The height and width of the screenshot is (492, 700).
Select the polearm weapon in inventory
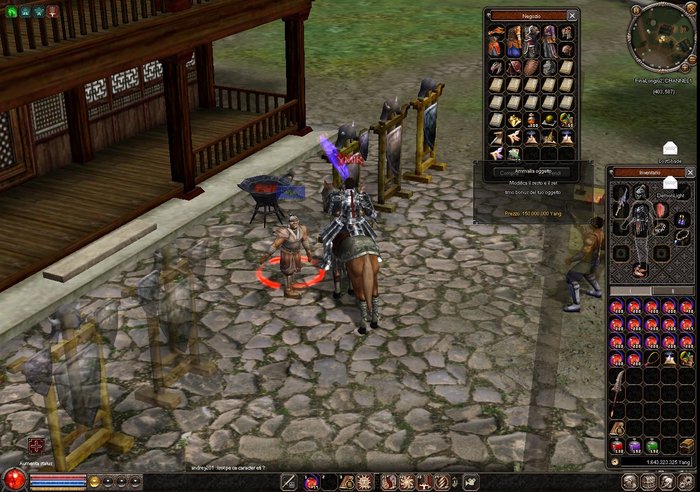(x=617, y=389)
